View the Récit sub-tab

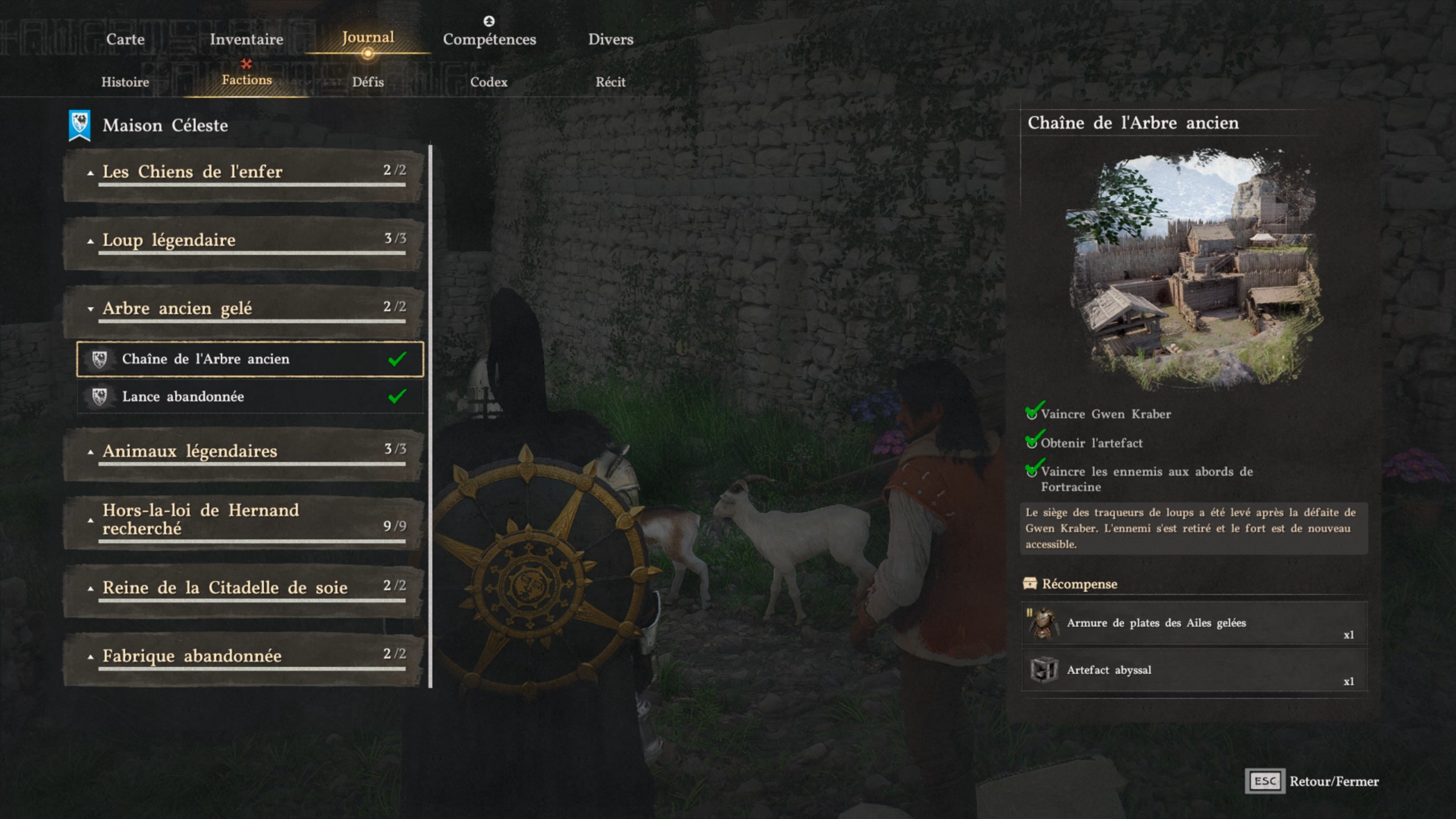[610, 82]
